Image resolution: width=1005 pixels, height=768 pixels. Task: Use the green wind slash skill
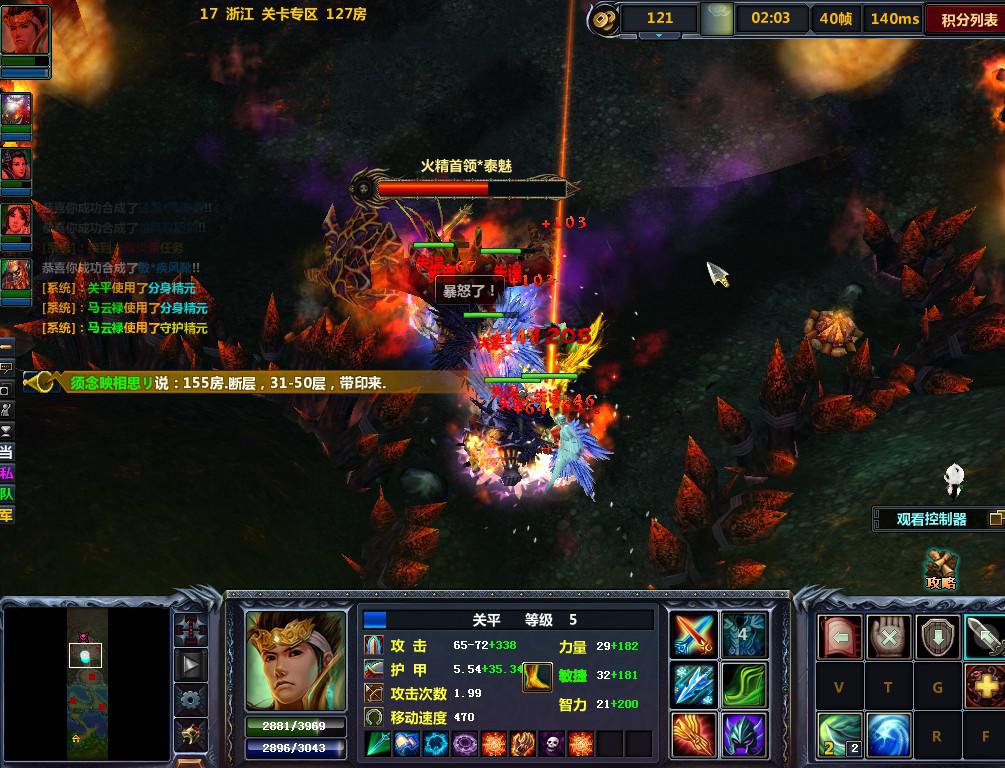(x=743, y=685)
